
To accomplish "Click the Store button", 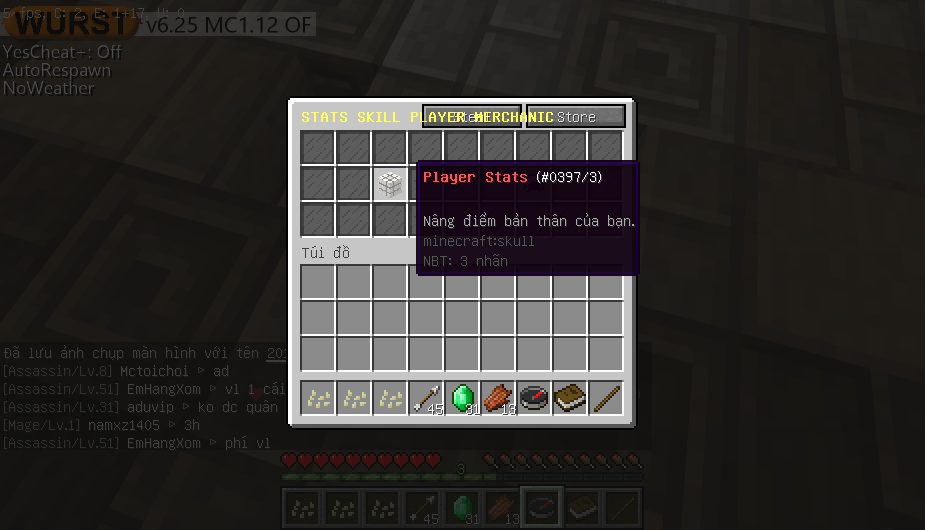I will coord(575,117).
